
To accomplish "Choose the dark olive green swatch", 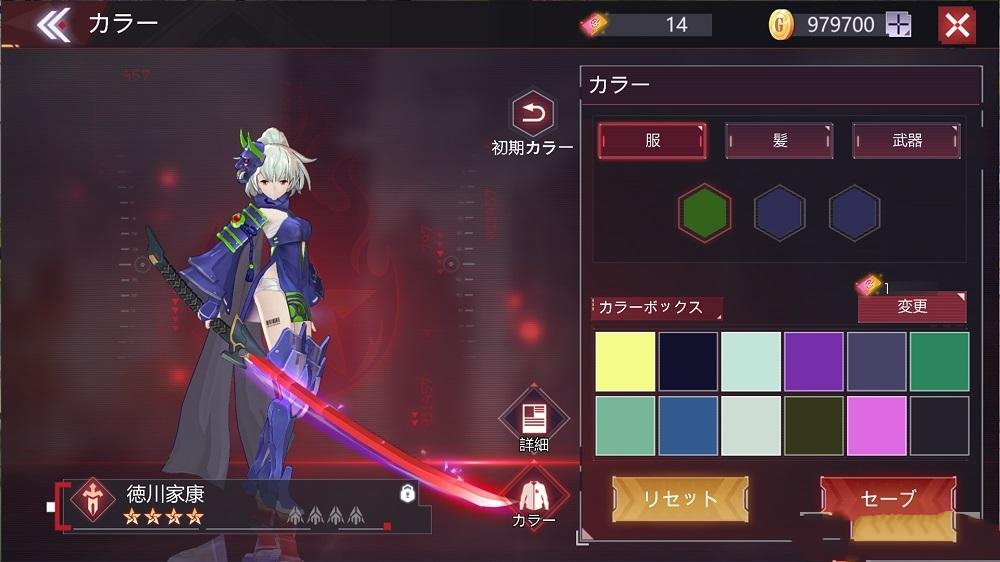I will click(814, 426).
